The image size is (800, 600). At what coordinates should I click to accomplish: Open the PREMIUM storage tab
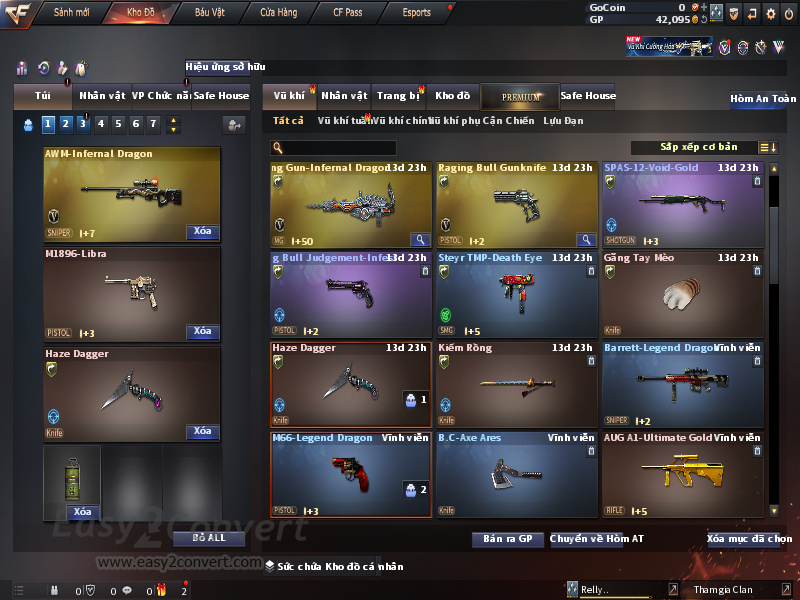point(520,96)
